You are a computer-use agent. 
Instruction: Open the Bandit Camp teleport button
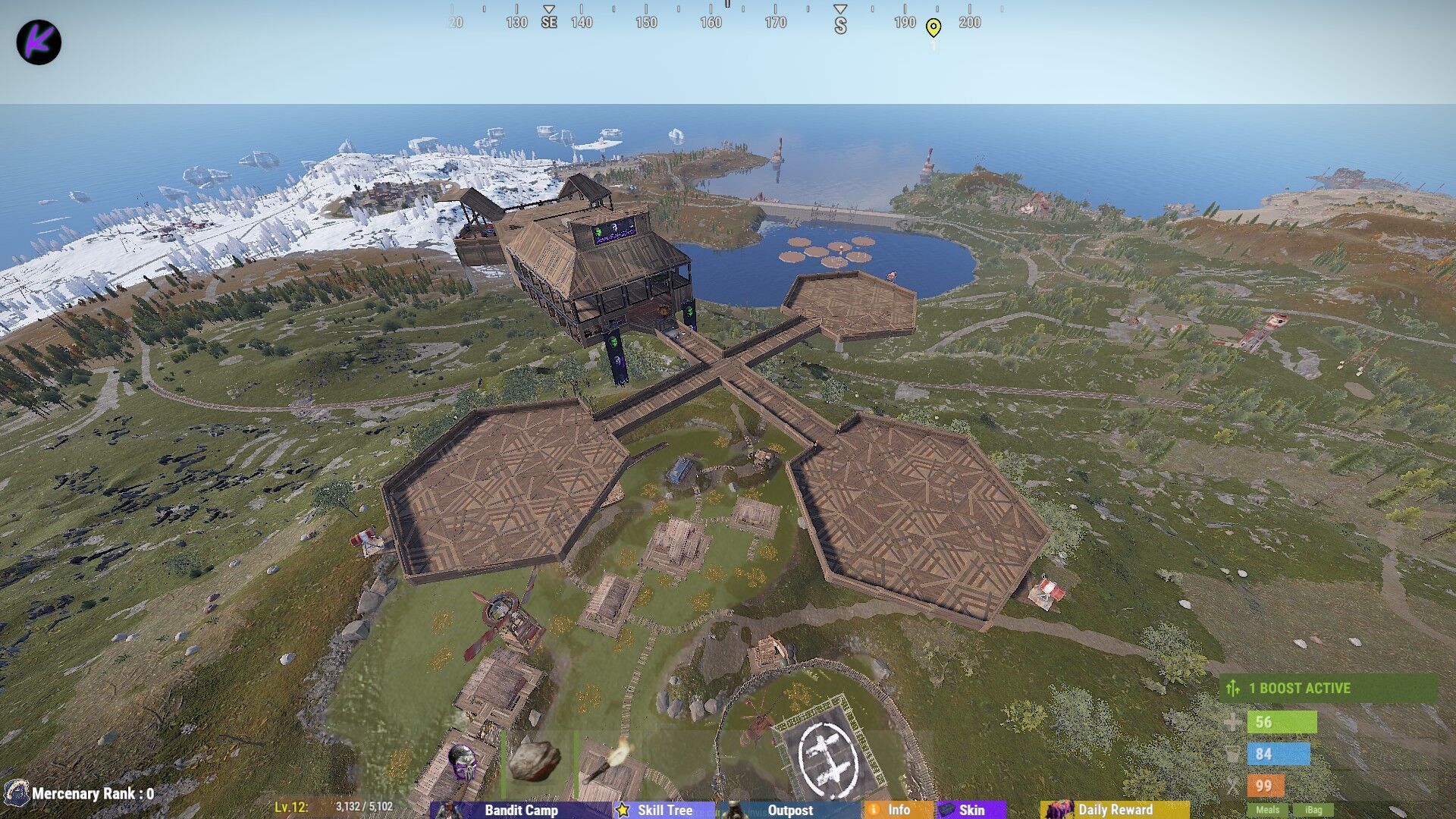(x=520, y=810)
